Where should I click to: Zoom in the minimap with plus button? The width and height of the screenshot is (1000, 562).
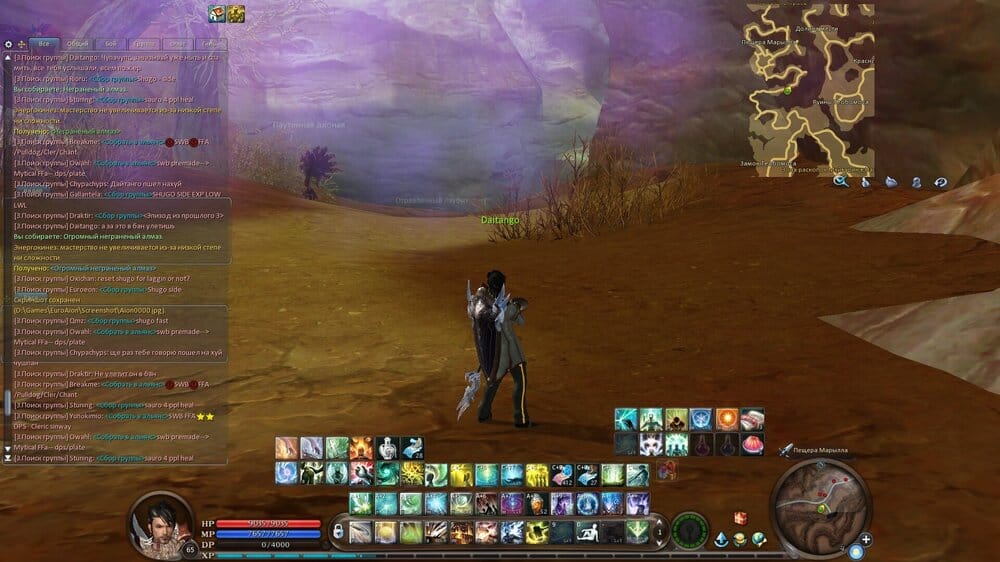click(x=866, y=539)
